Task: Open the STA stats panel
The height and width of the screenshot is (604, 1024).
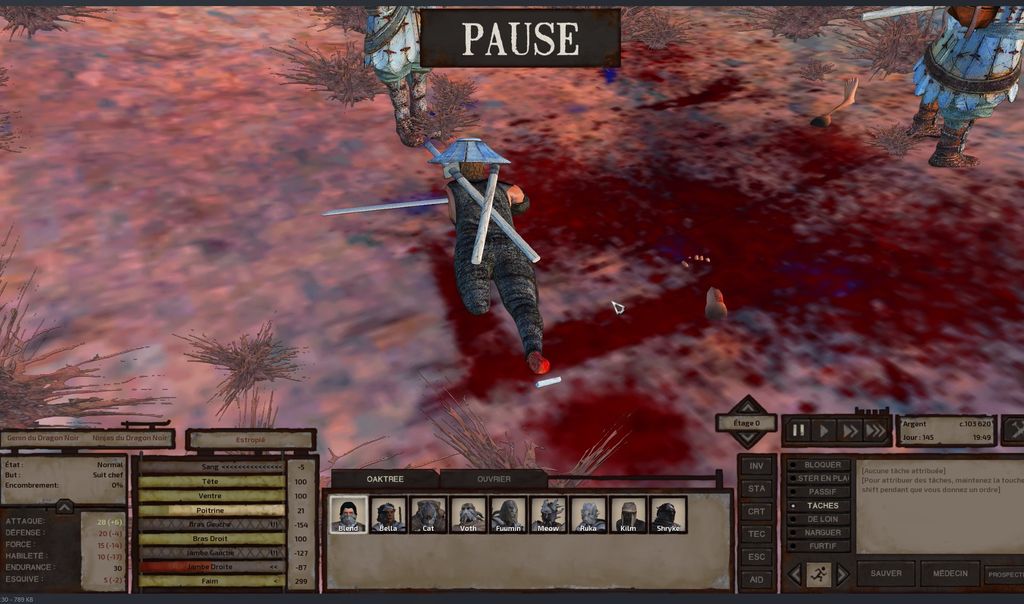Action: coord(757,489)
